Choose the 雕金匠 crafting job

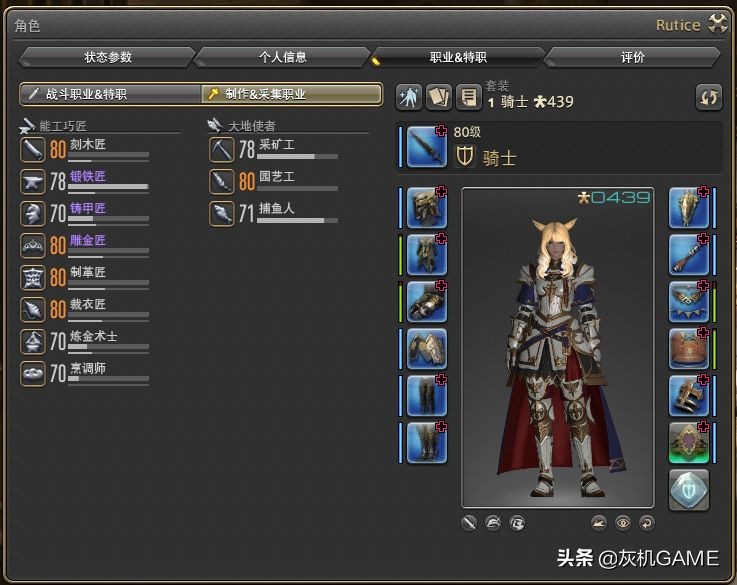coord(85,245)
